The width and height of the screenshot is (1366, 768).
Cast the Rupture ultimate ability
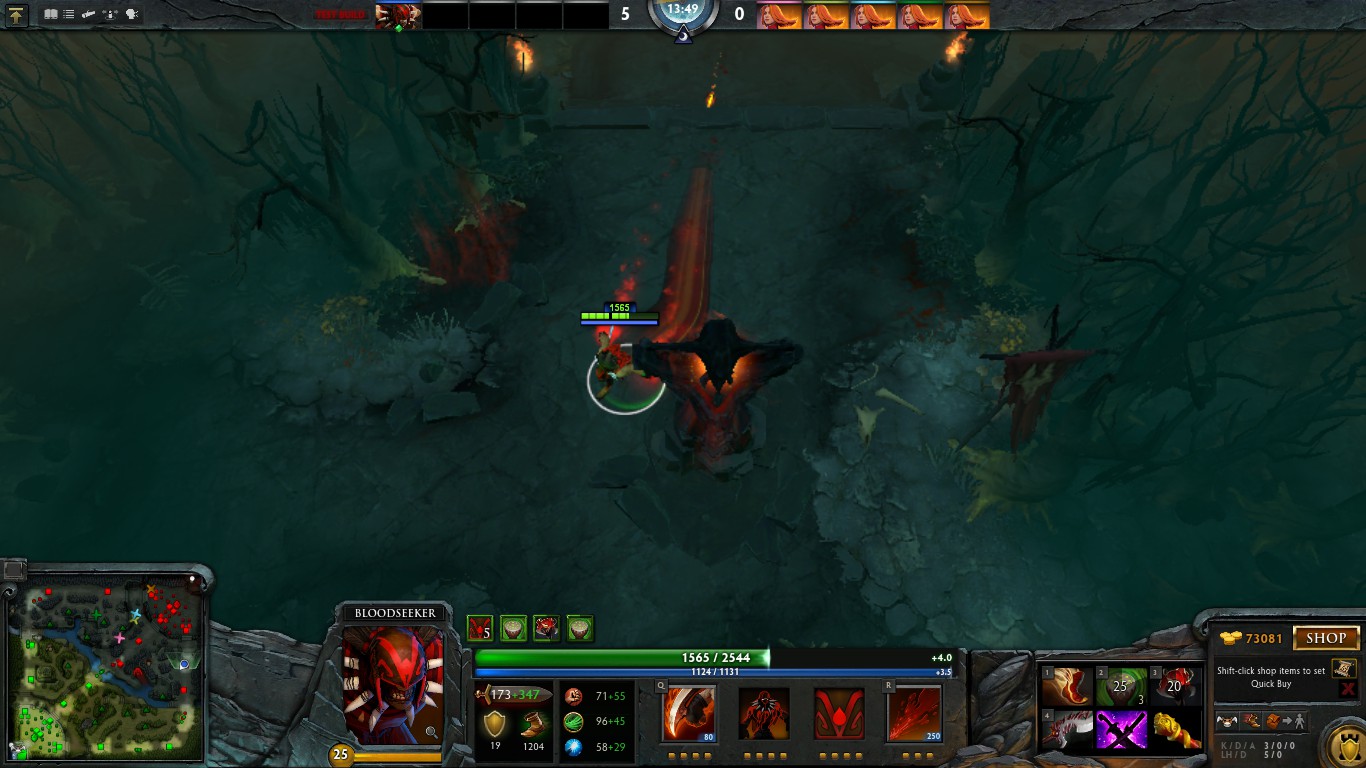(x=913, y=714)
